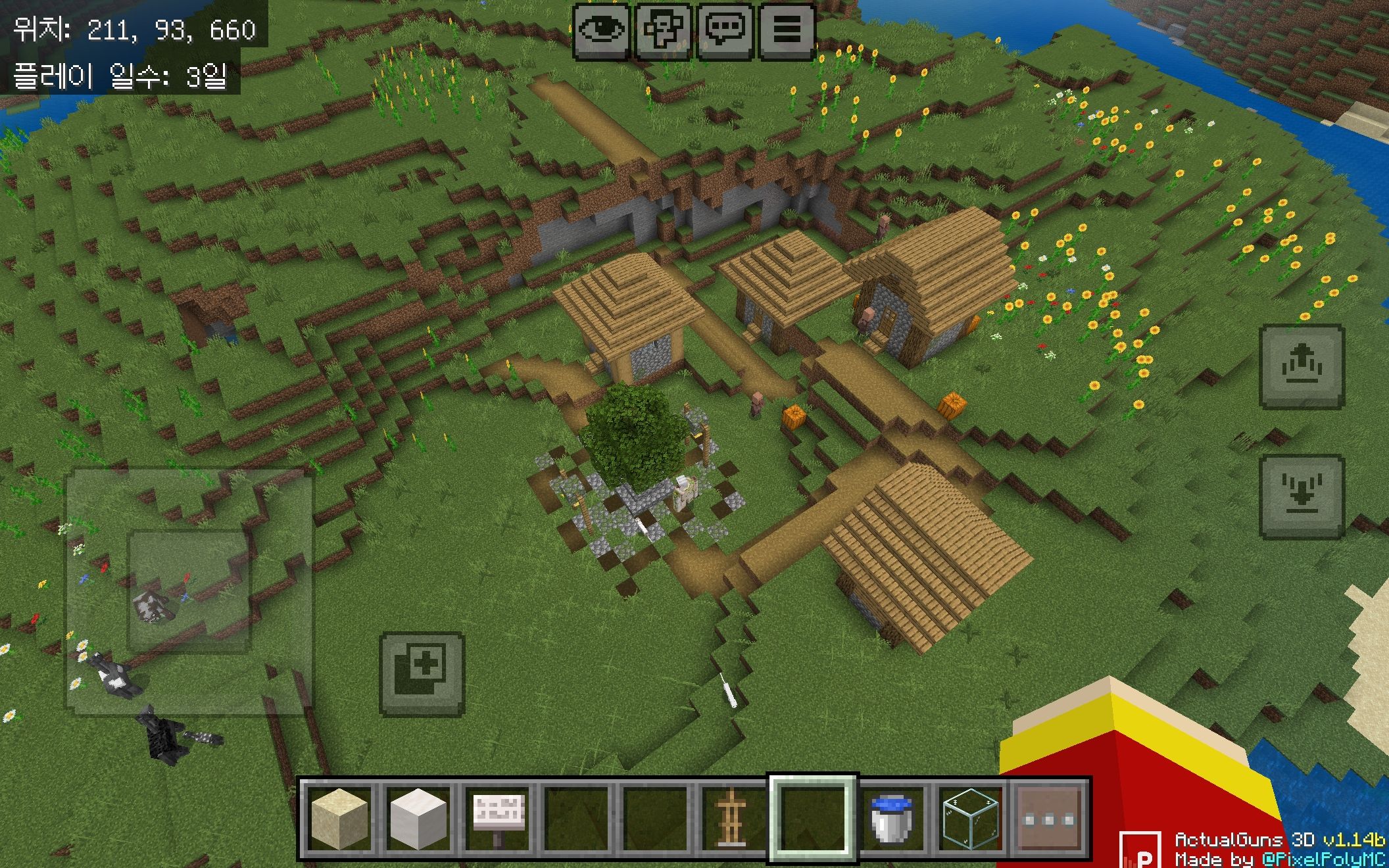Open the chat speech bubble button
This screenshot has width=1389, height=868.
coord(725,30)
